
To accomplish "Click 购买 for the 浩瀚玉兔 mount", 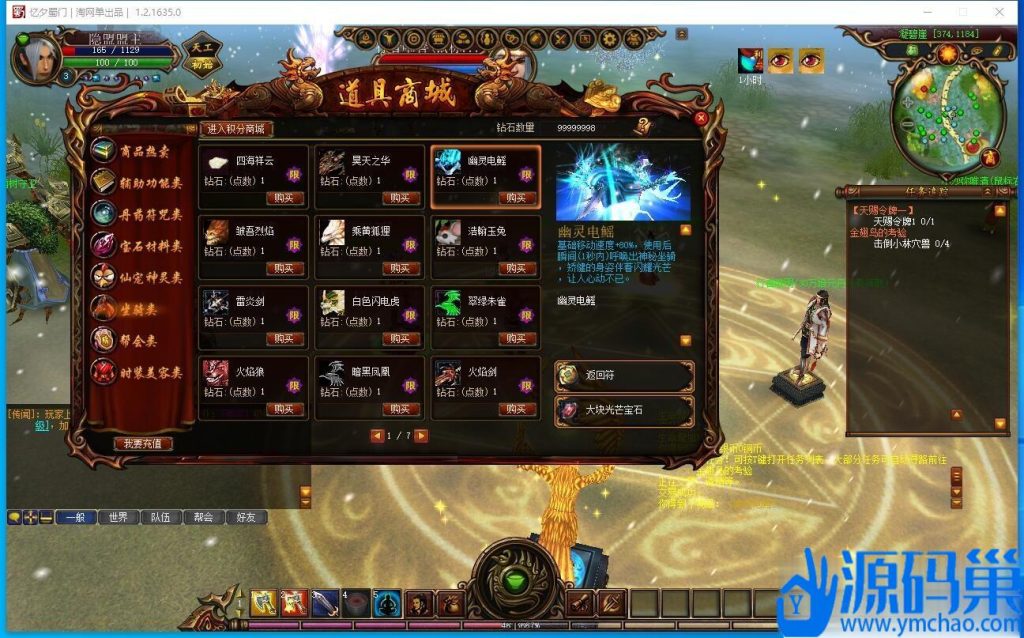I will point(516,269).
